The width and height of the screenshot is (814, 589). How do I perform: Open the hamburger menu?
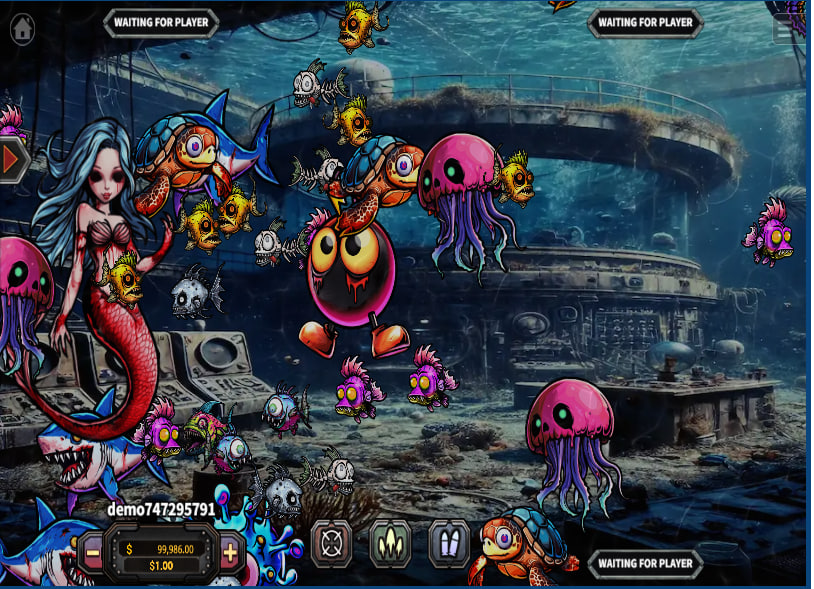point(785,29)
